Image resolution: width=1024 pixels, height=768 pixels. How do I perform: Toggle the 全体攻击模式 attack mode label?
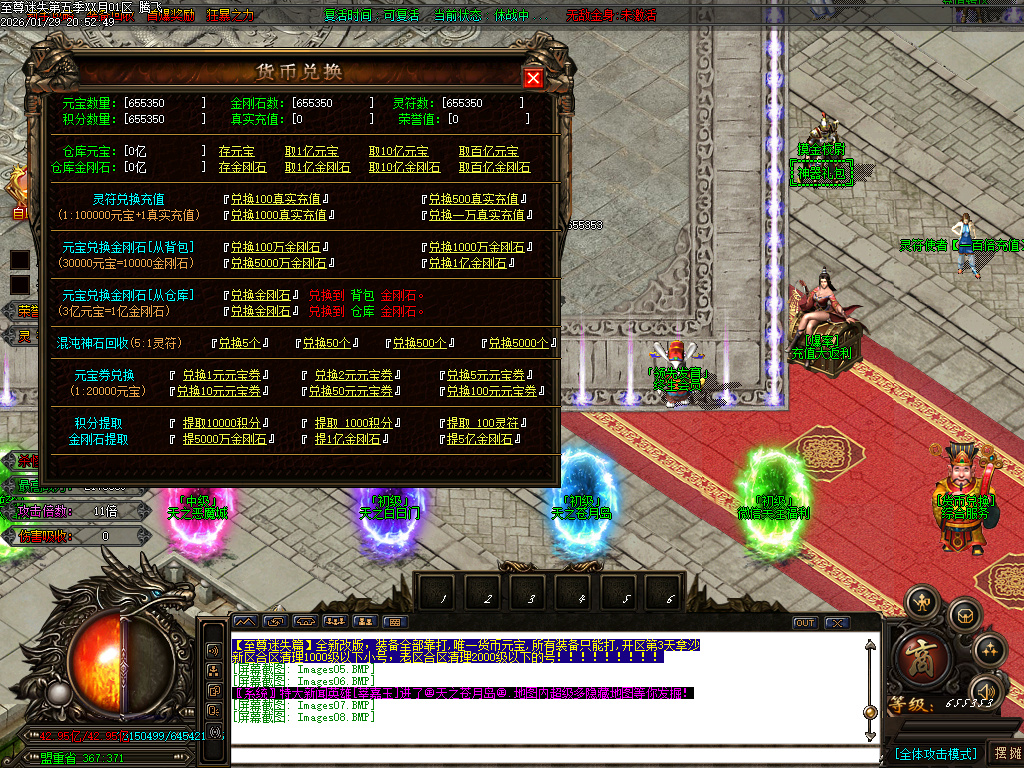935,753
